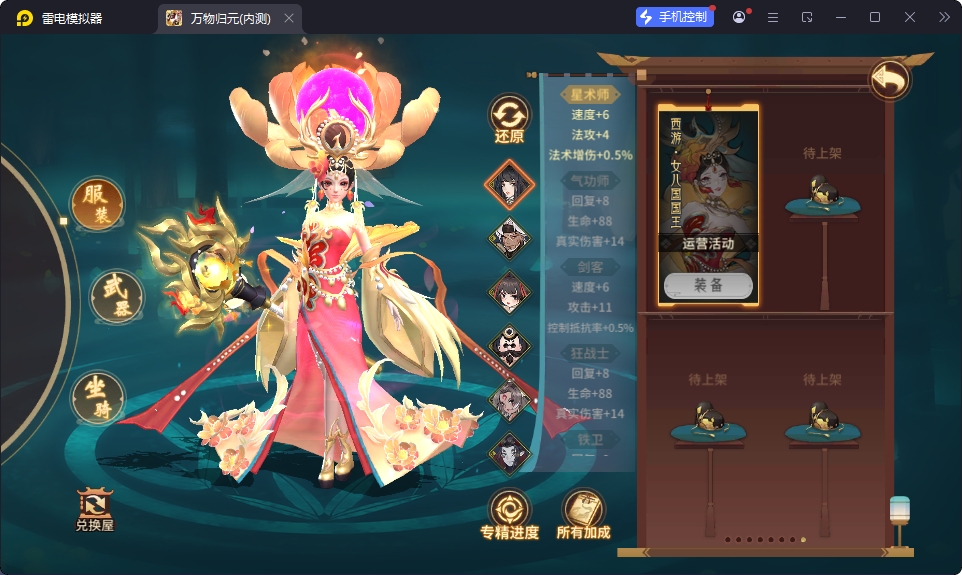
Task: Choose the highlighted 星术师 class portrait
Action: point(509,184)
